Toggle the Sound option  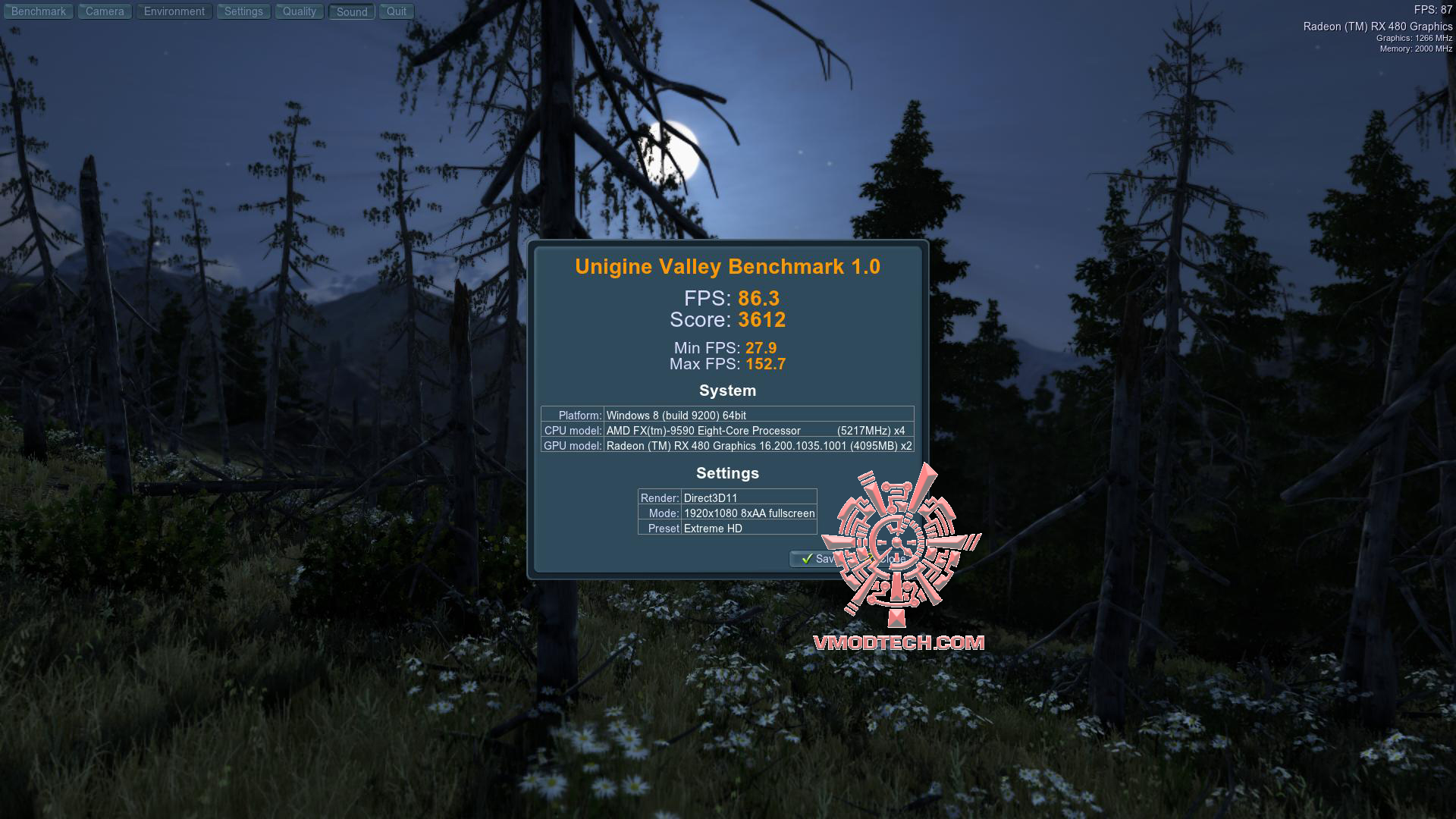(350, 11)
